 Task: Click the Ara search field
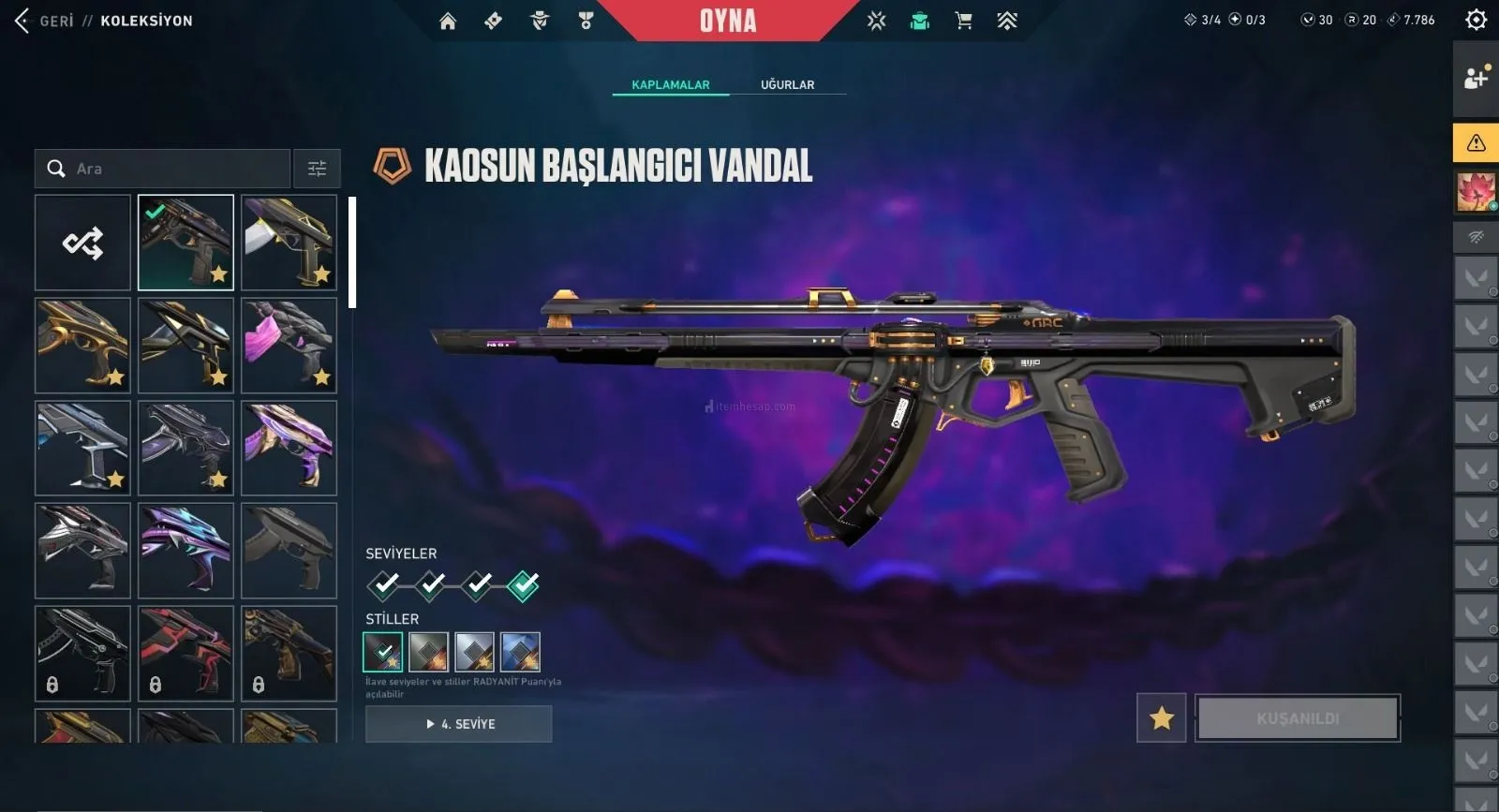point(173,169)
